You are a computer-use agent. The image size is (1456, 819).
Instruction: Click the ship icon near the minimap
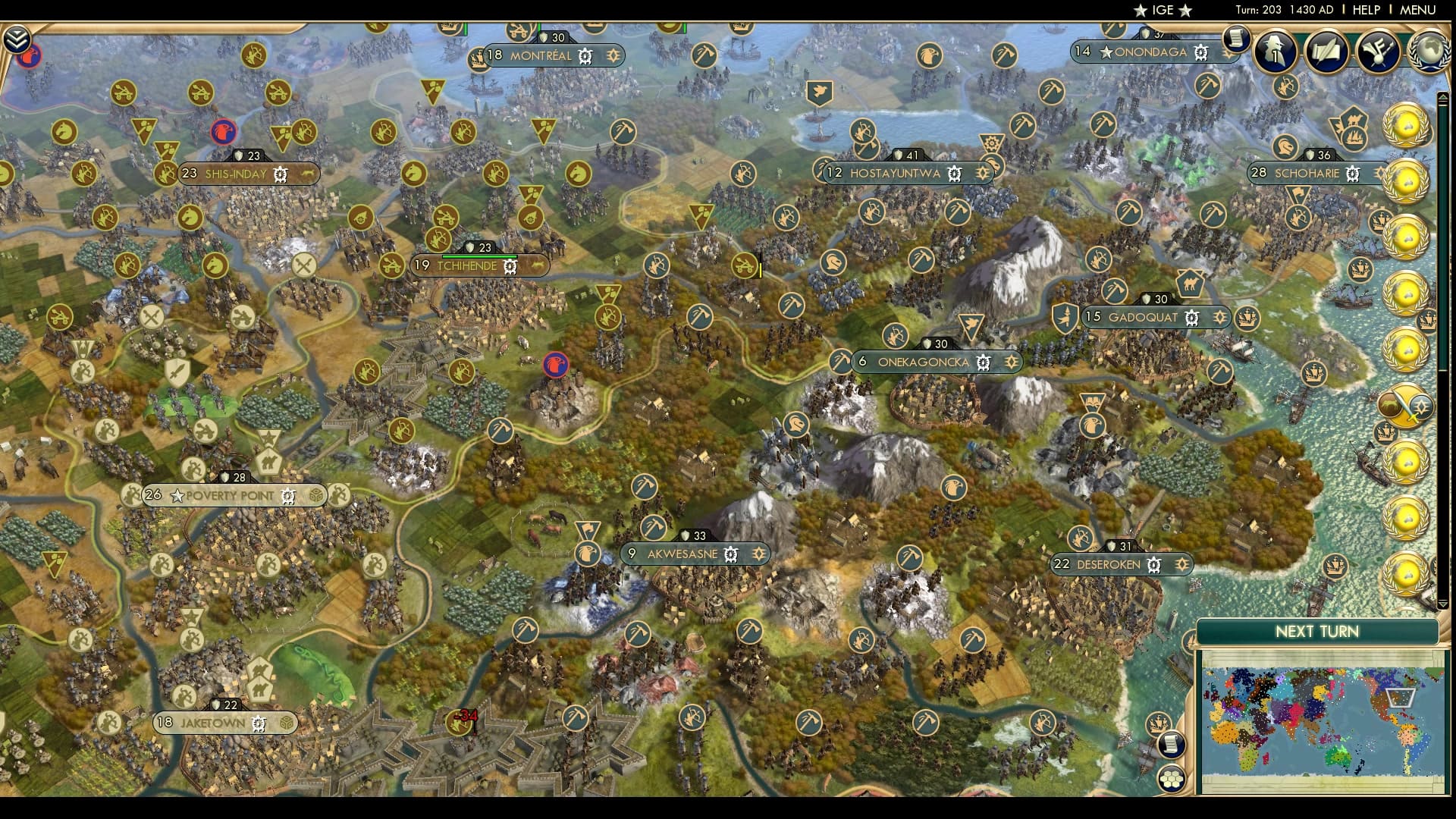[1159, 723]
